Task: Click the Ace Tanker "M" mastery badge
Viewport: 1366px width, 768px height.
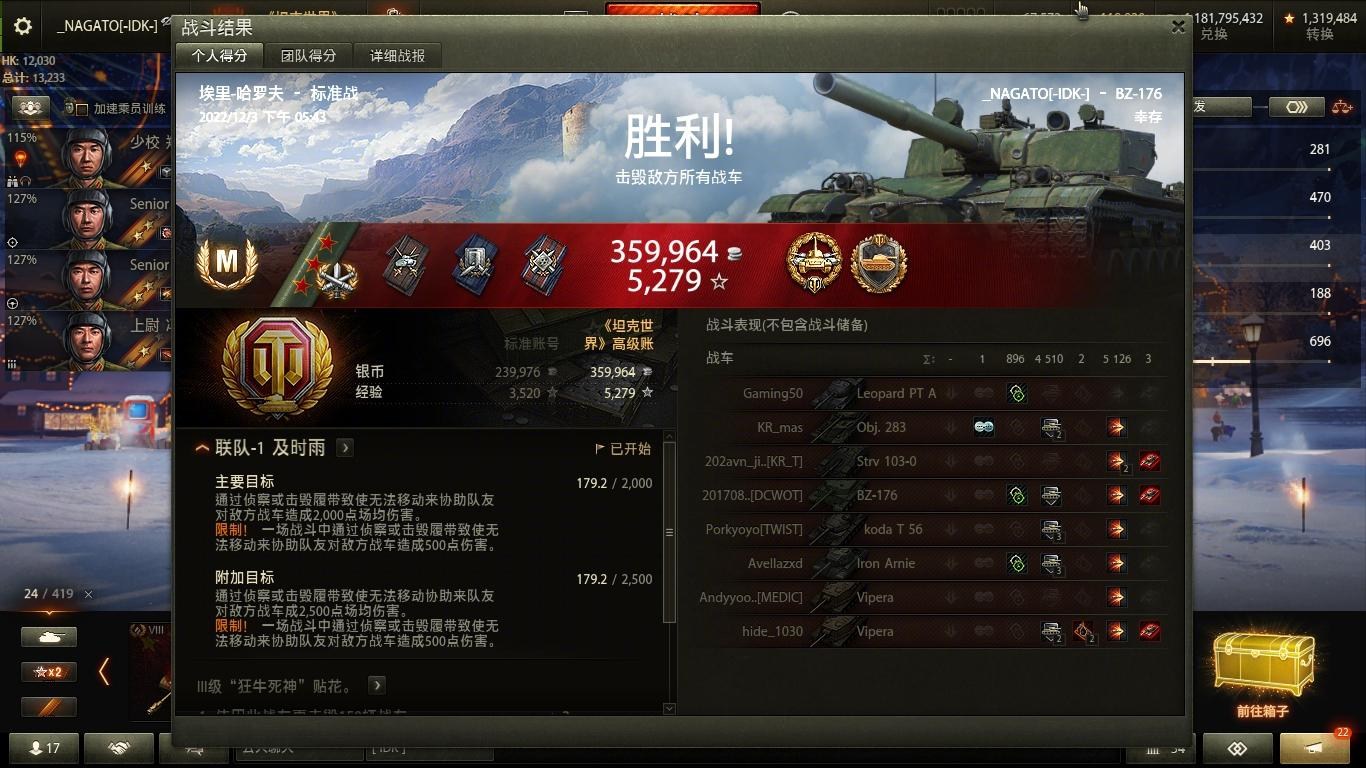Action: pos(228,262)
